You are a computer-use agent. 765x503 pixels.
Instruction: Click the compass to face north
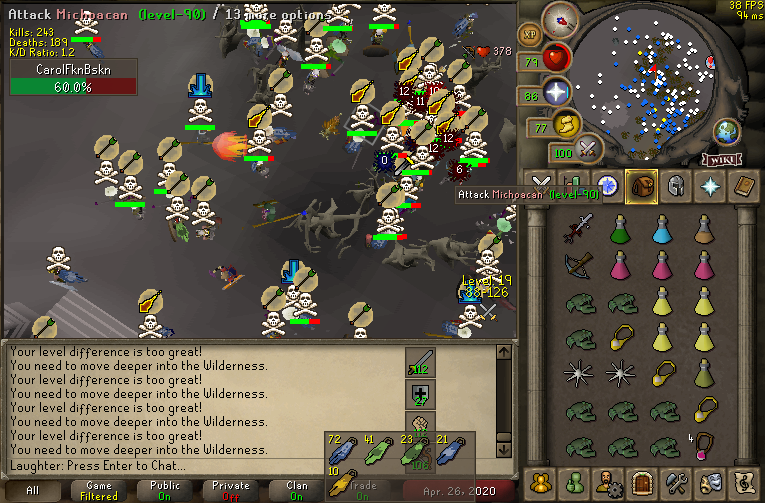coord(564,19)
